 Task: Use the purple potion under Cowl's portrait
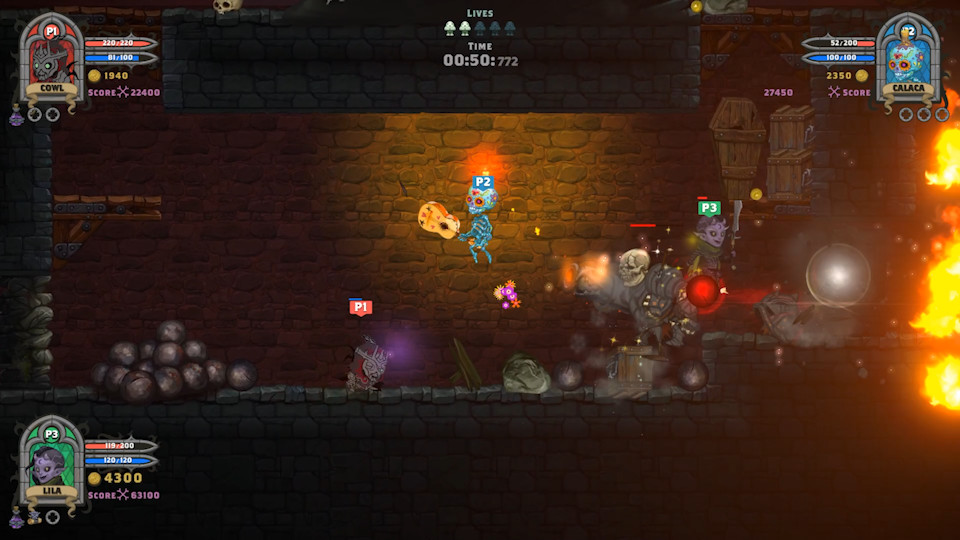[17, 117]
